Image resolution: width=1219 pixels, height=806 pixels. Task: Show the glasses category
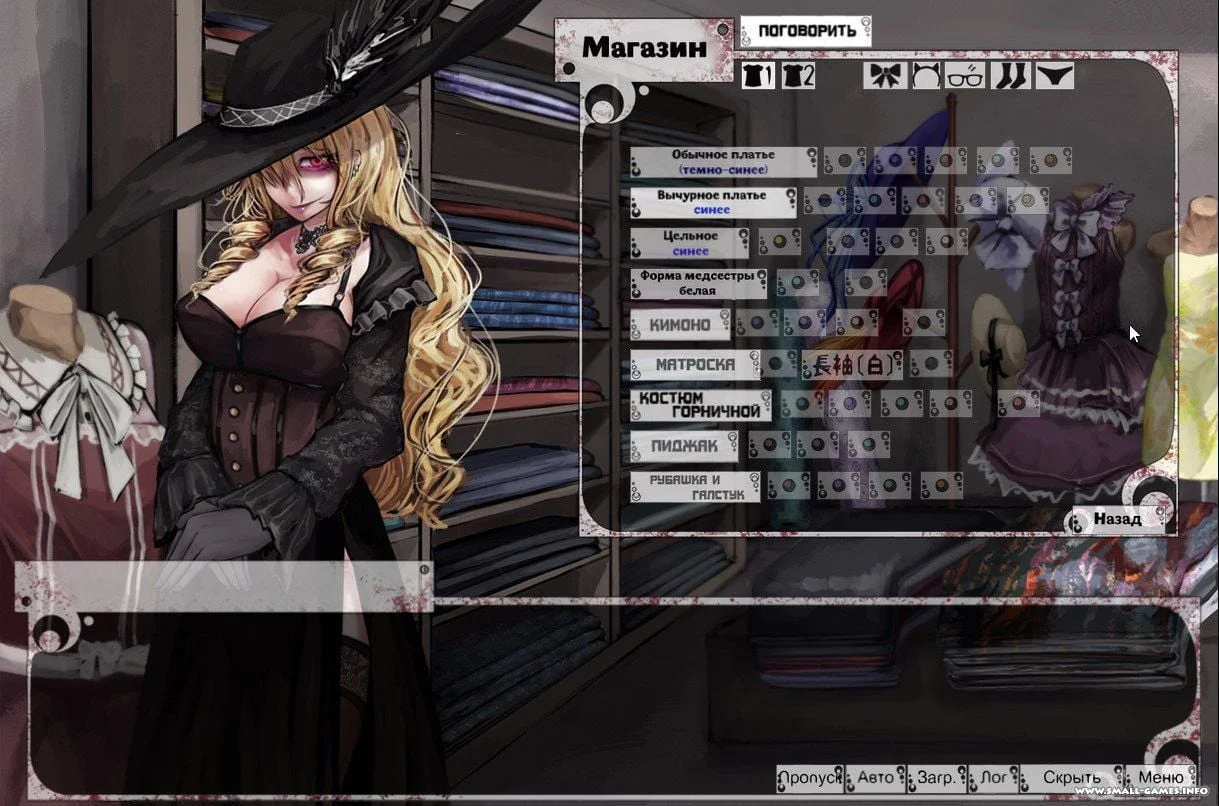[x=966, y=75]
